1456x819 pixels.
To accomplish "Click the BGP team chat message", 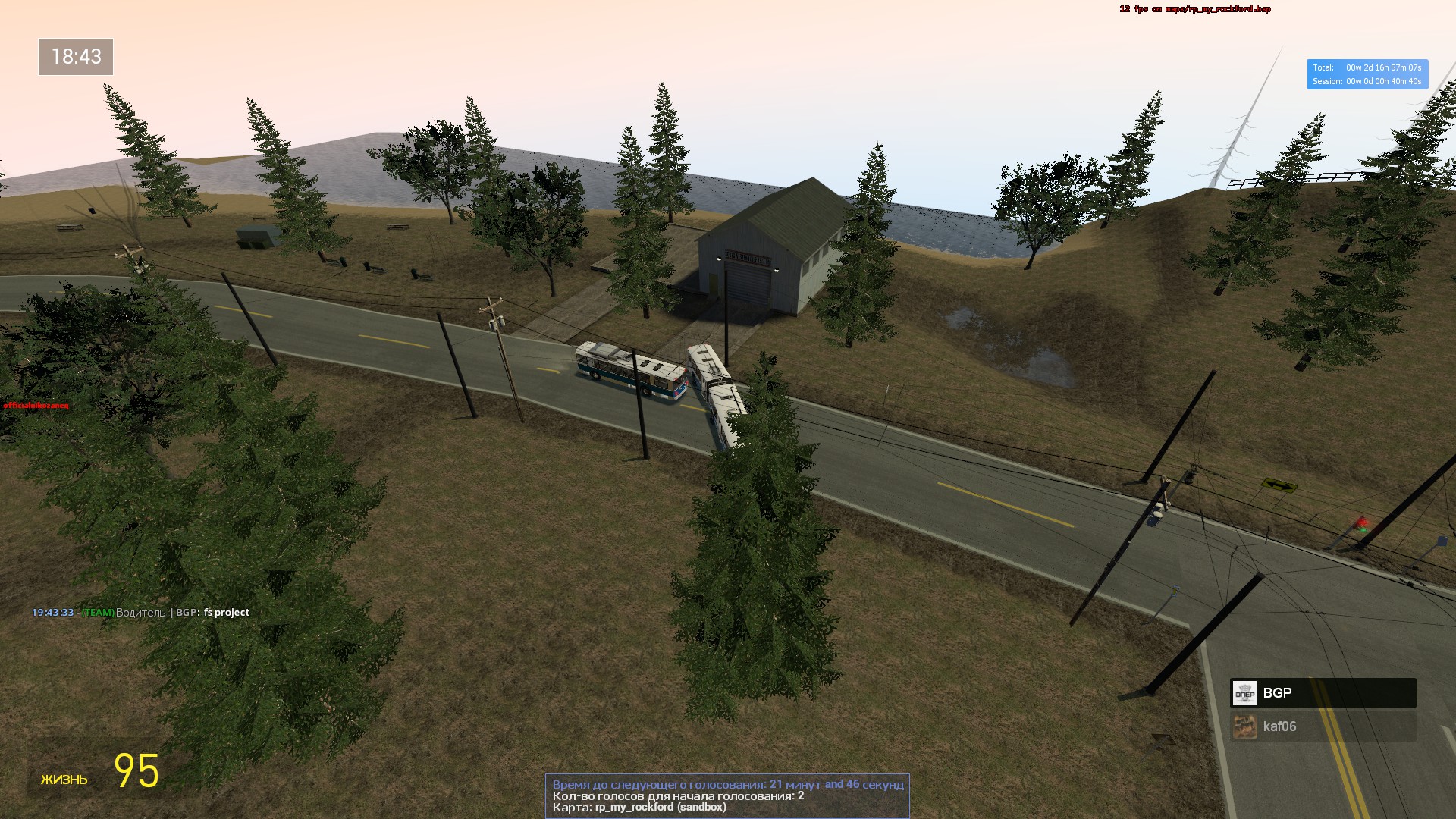I will 141,613.
